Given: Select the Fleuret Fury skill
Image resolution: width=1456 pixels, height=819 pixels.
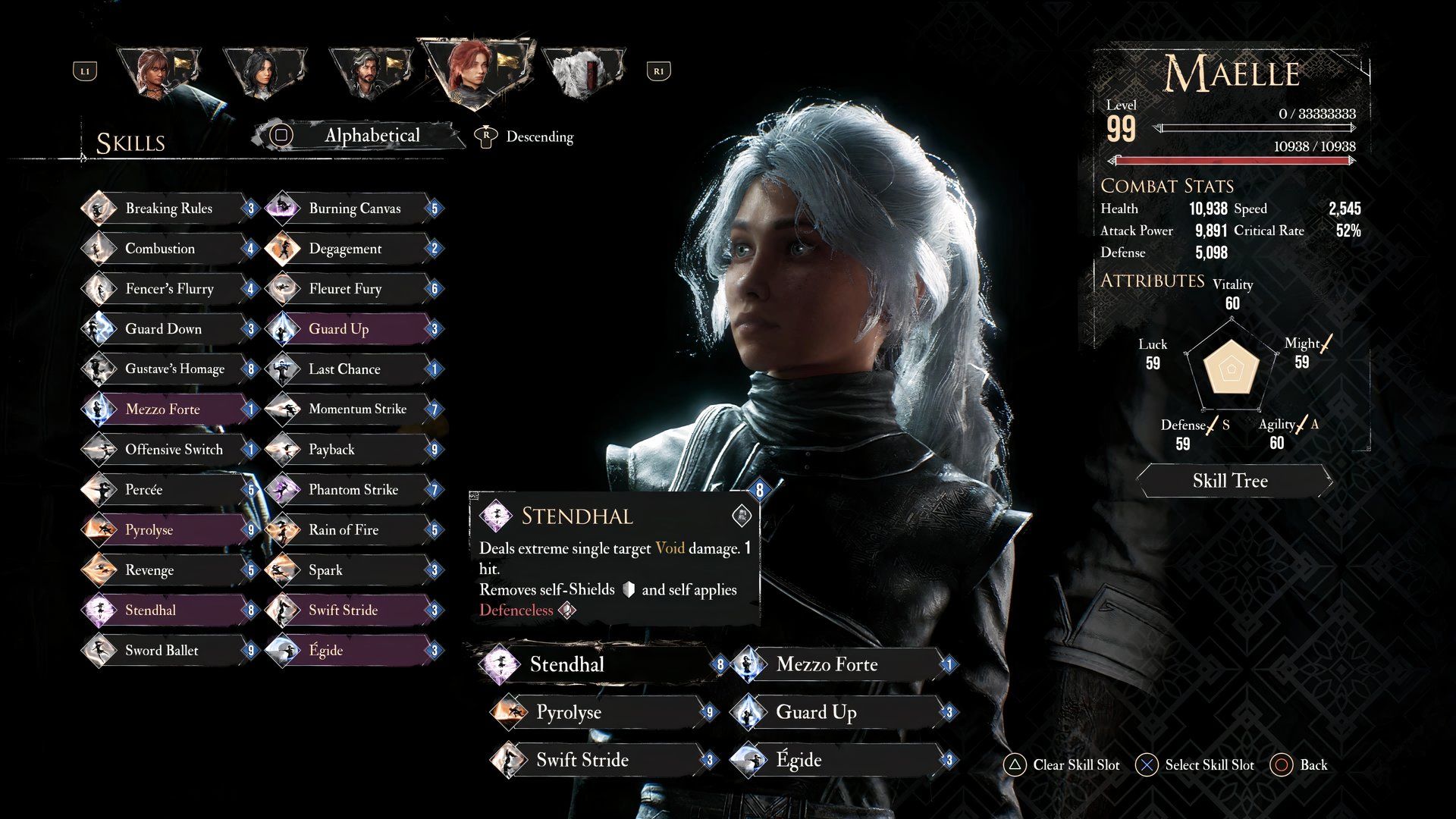Looking at the screenshot, I should 345,289.
